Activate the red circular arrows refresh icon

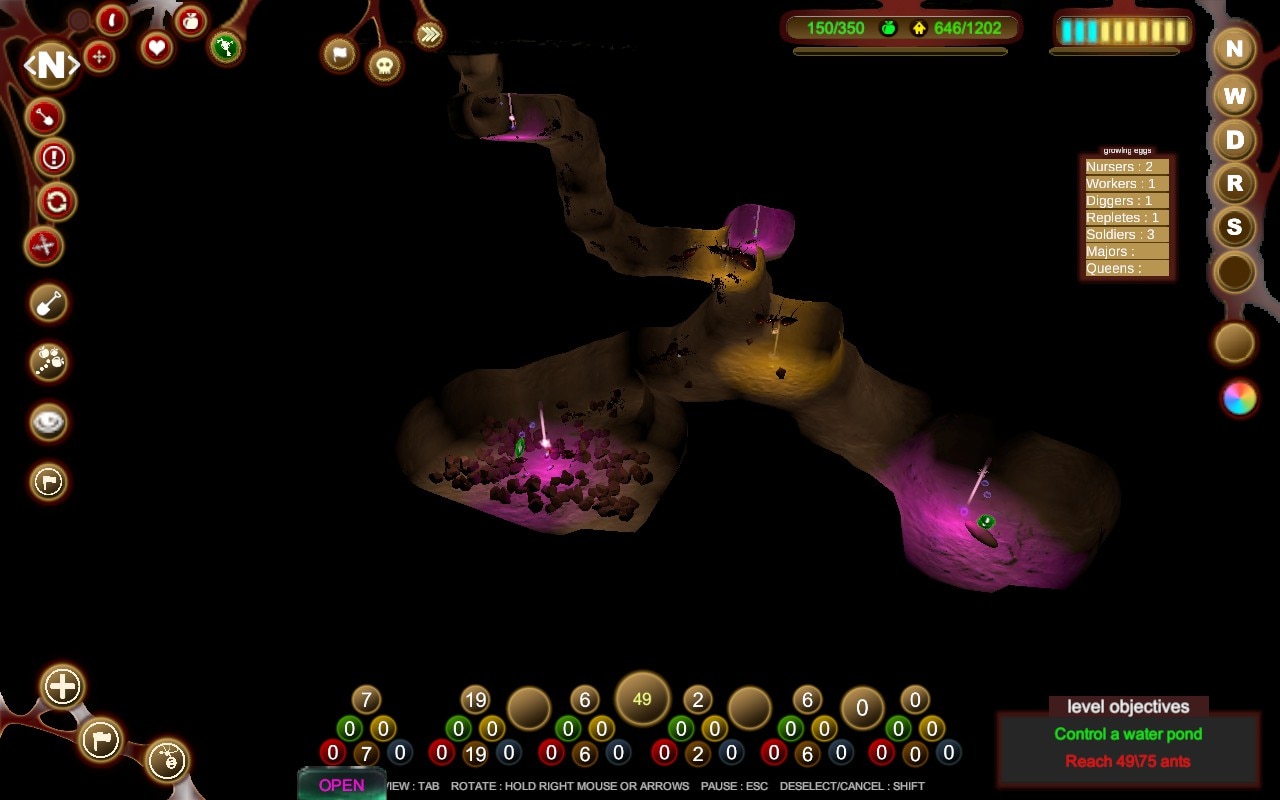(x=56, y=202)
